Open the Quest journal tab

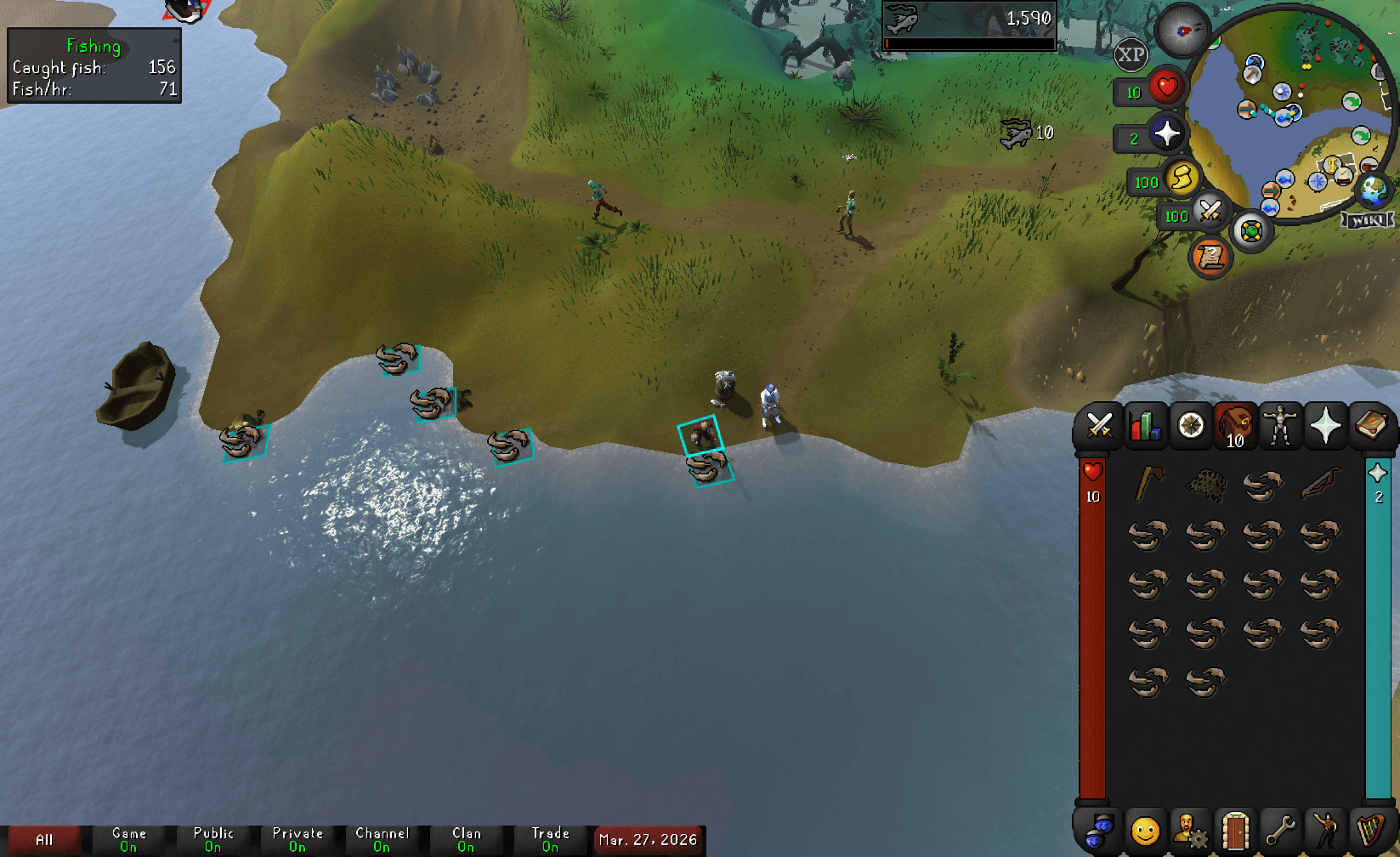(x=1190, y=425)
